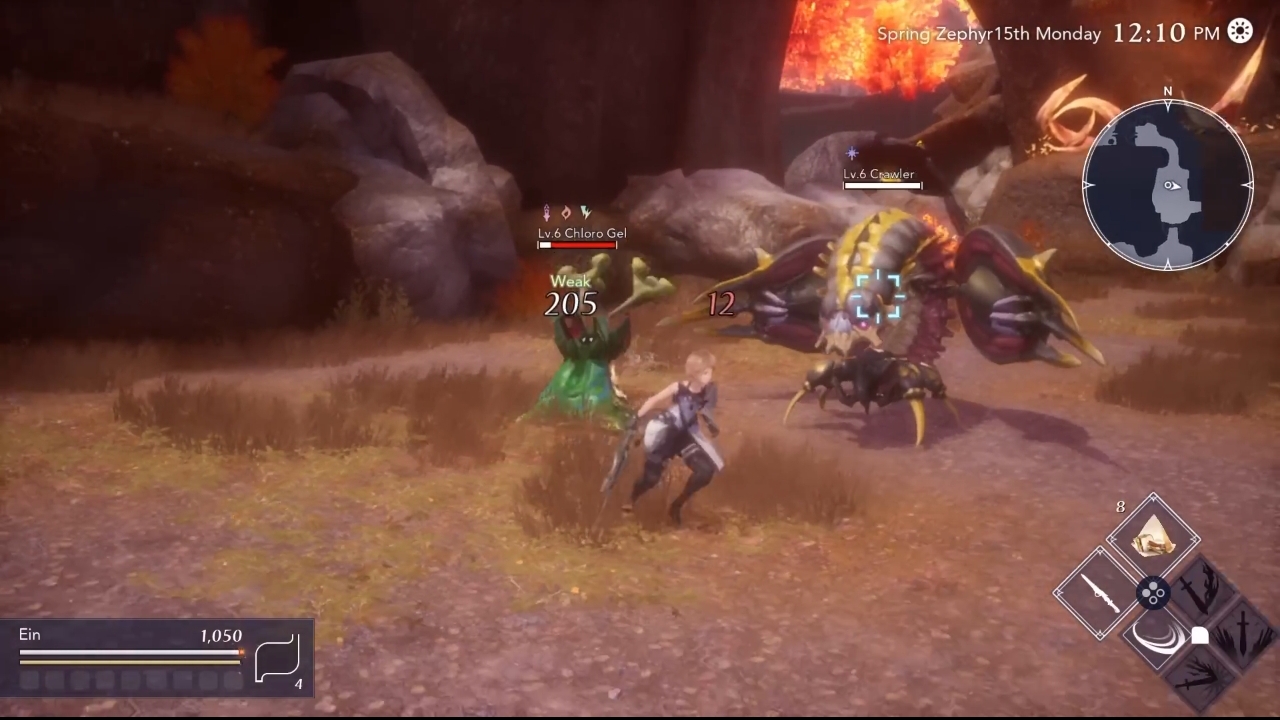The height and width of the screenshot is (720, 1280).
Task: Open the circular minimap
Action: pyautogui.click(x=1167, y=185)
